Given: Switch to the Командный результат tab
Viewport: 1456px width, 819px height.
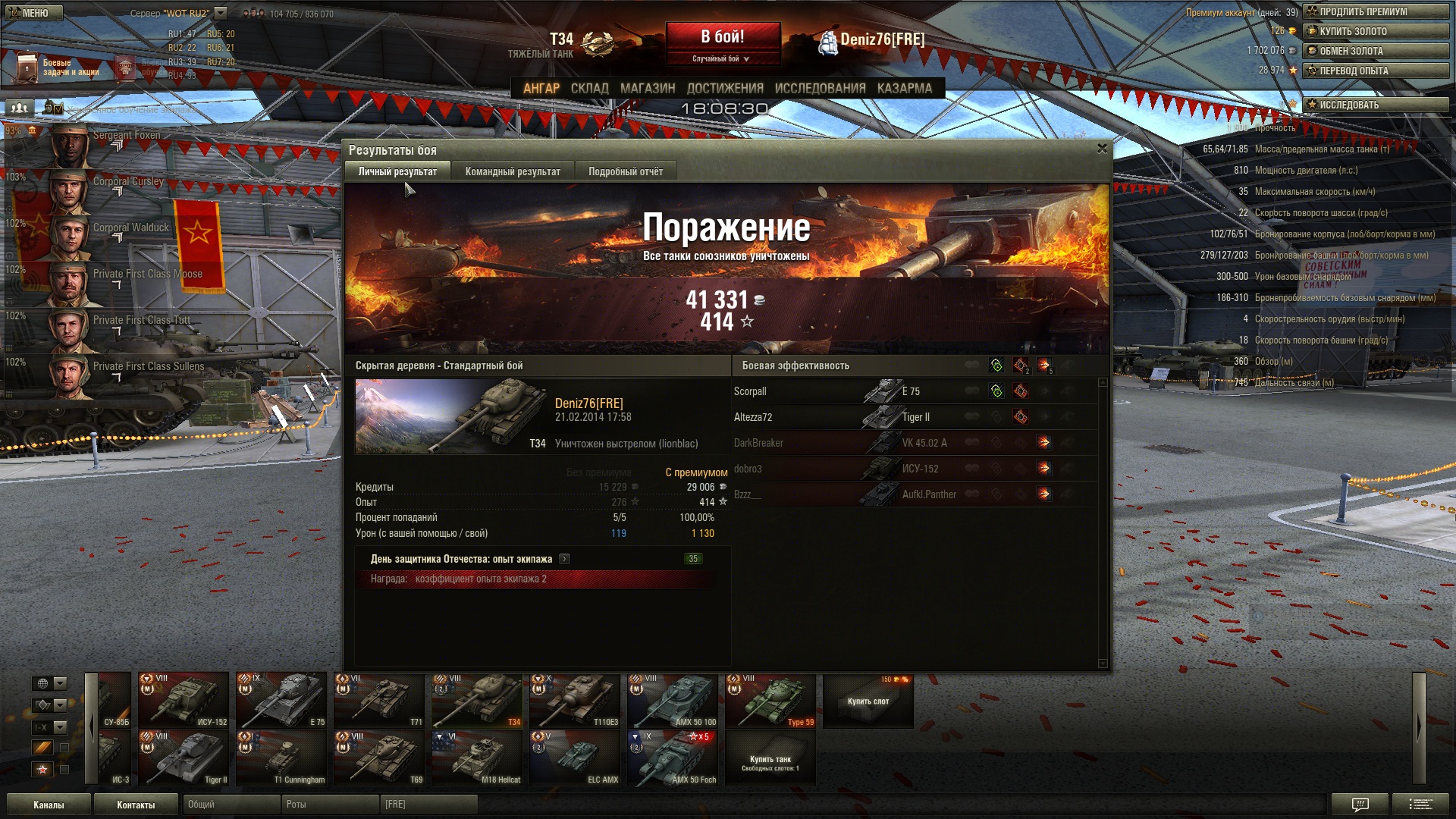Looking at the screenshot, I should (x=513, y=171).
